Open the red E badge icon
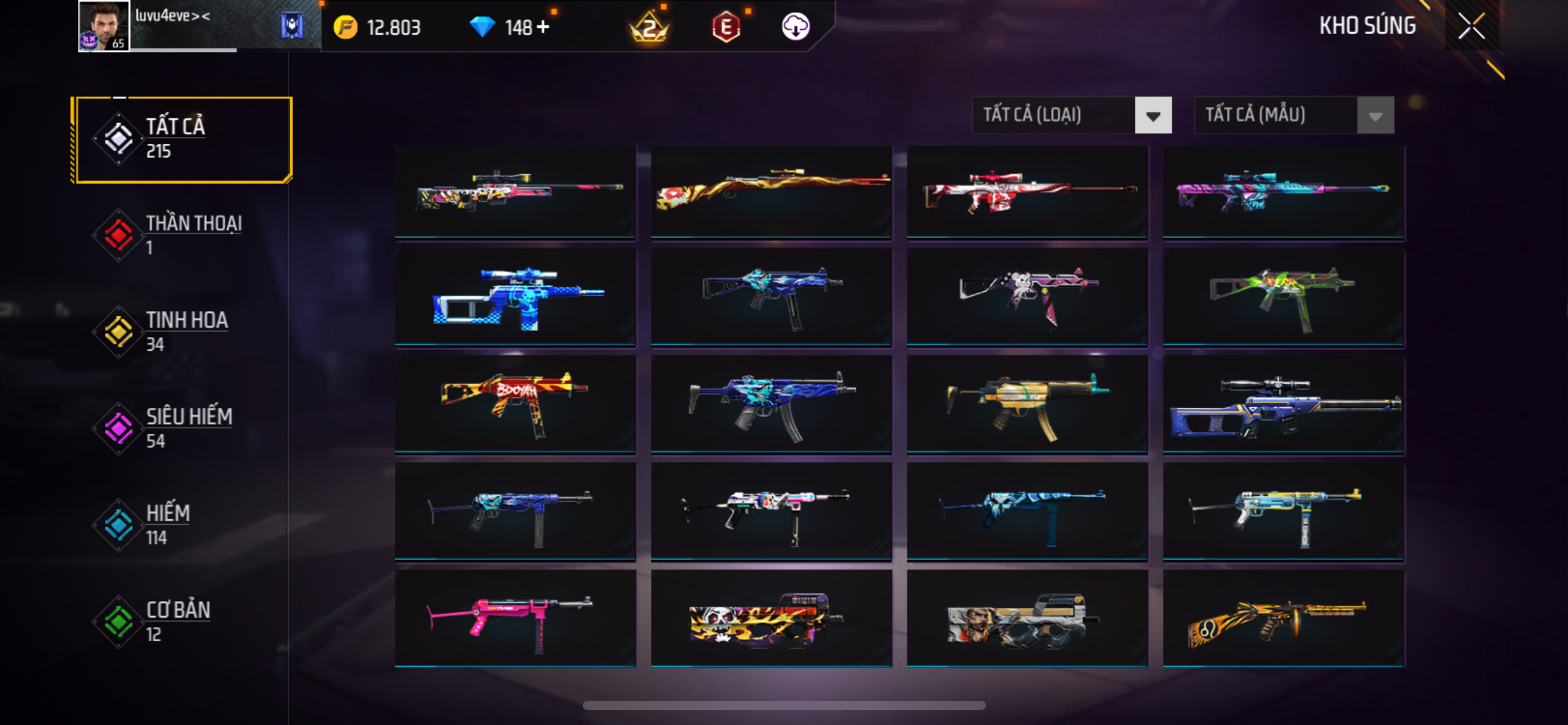The height and width of the screenshot is (725, 1568). [726, 27]
